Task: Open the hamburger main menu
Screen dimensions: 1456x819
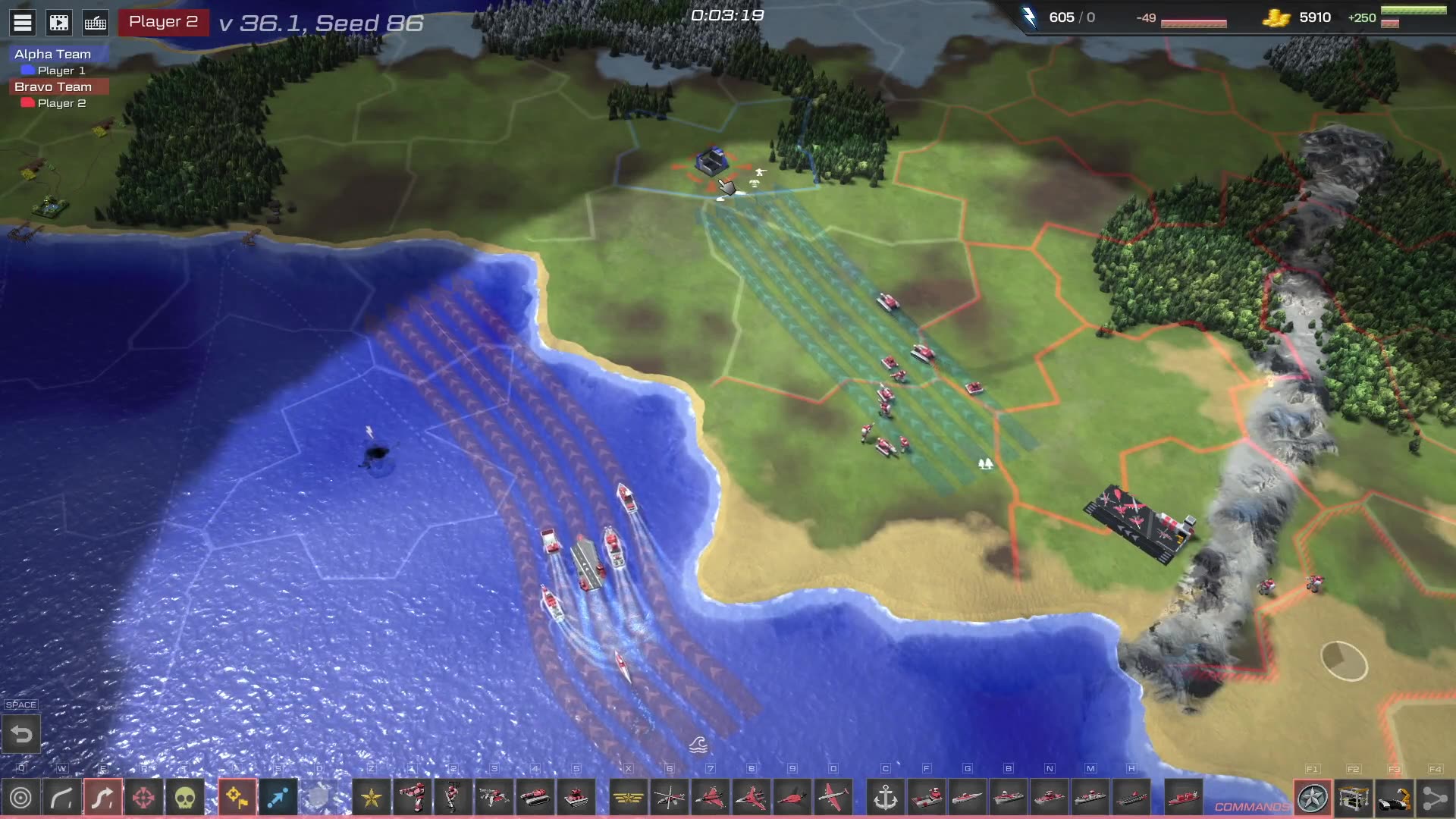Action: pyautogui.click(x=23, y=23)
